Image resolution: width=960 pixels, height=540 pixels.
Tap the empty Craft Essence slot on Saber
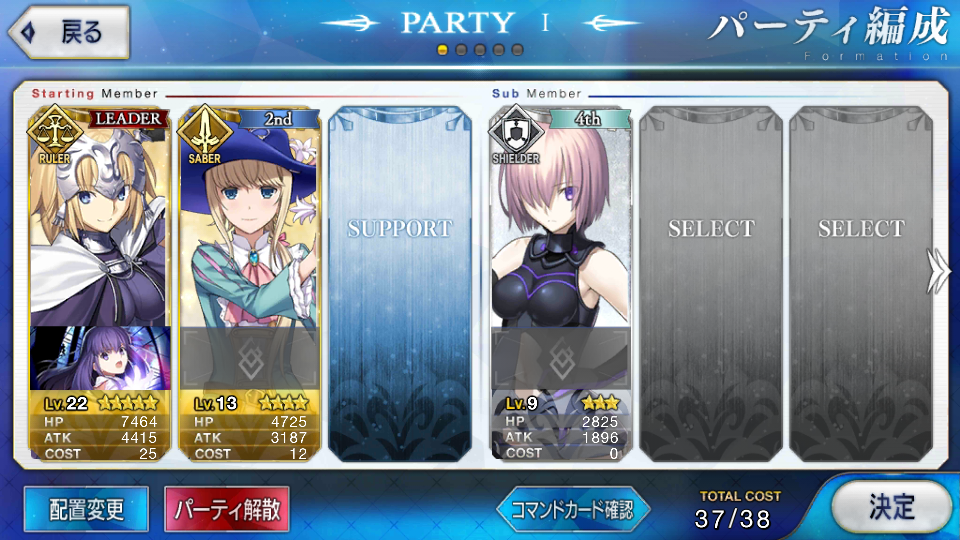(249, 358)
